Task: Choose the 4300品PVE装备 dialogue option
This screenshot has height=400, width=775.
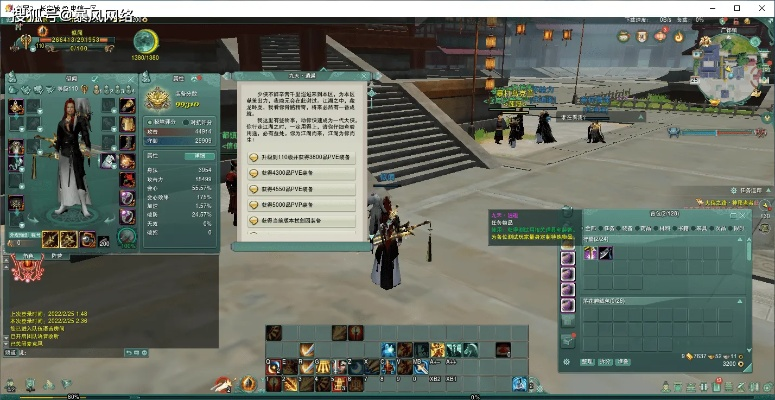Action: pyautogui.click(x=300, y=173)
